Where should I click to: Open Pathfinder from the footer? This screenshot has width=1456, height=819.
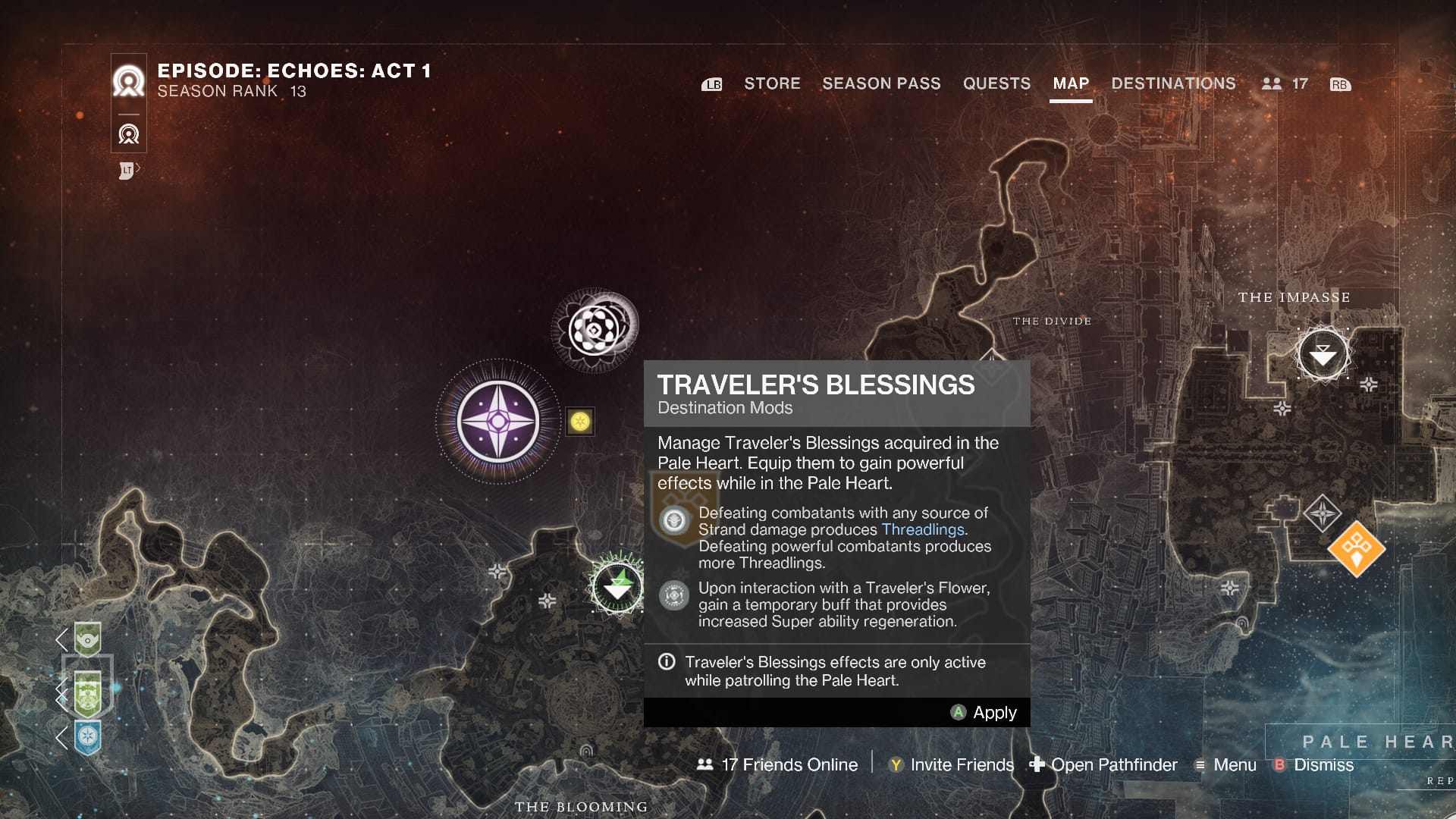tap(1103, 764)
